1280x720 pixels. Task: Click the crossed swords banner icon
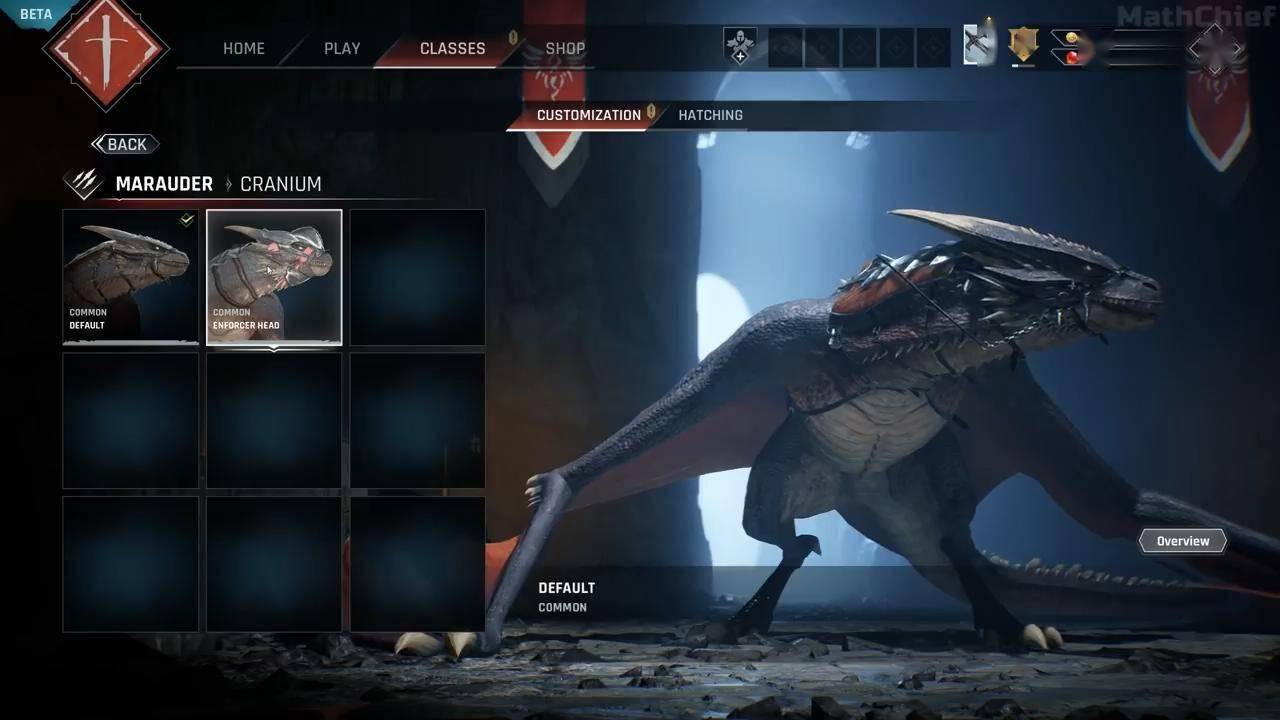[979, 46]
